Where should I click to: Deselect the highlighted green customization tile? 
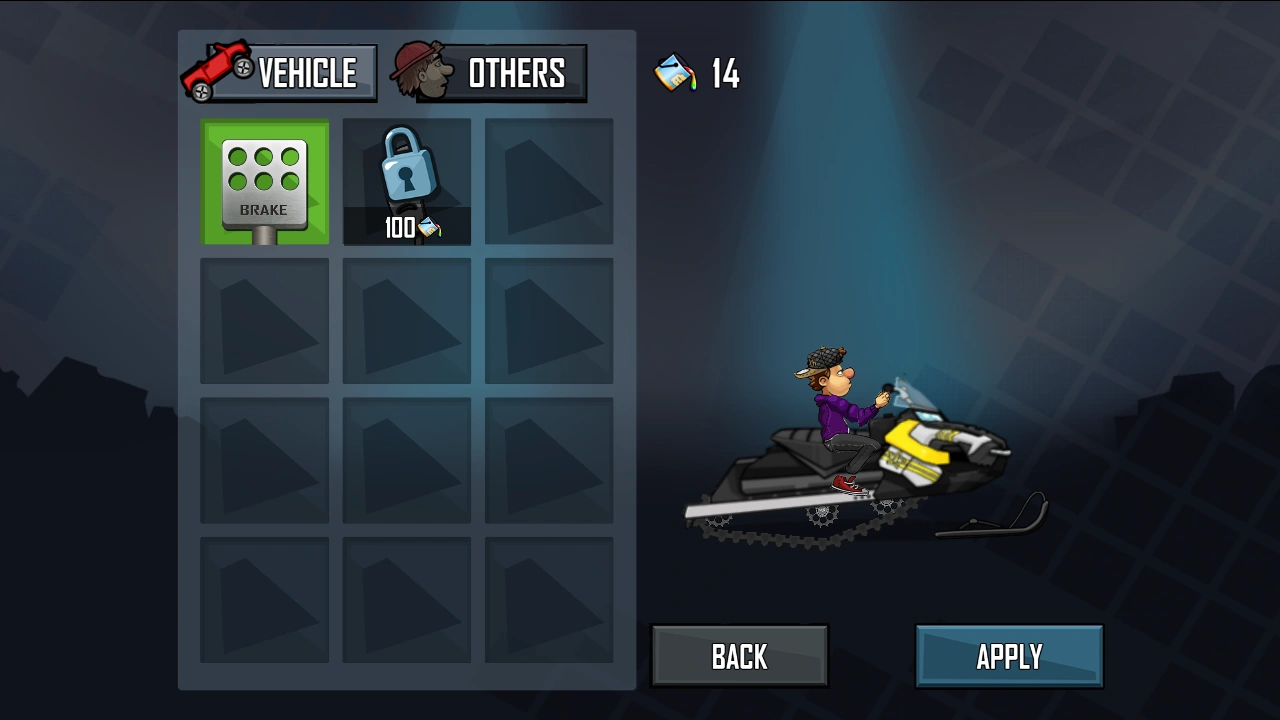click(264, 180)
